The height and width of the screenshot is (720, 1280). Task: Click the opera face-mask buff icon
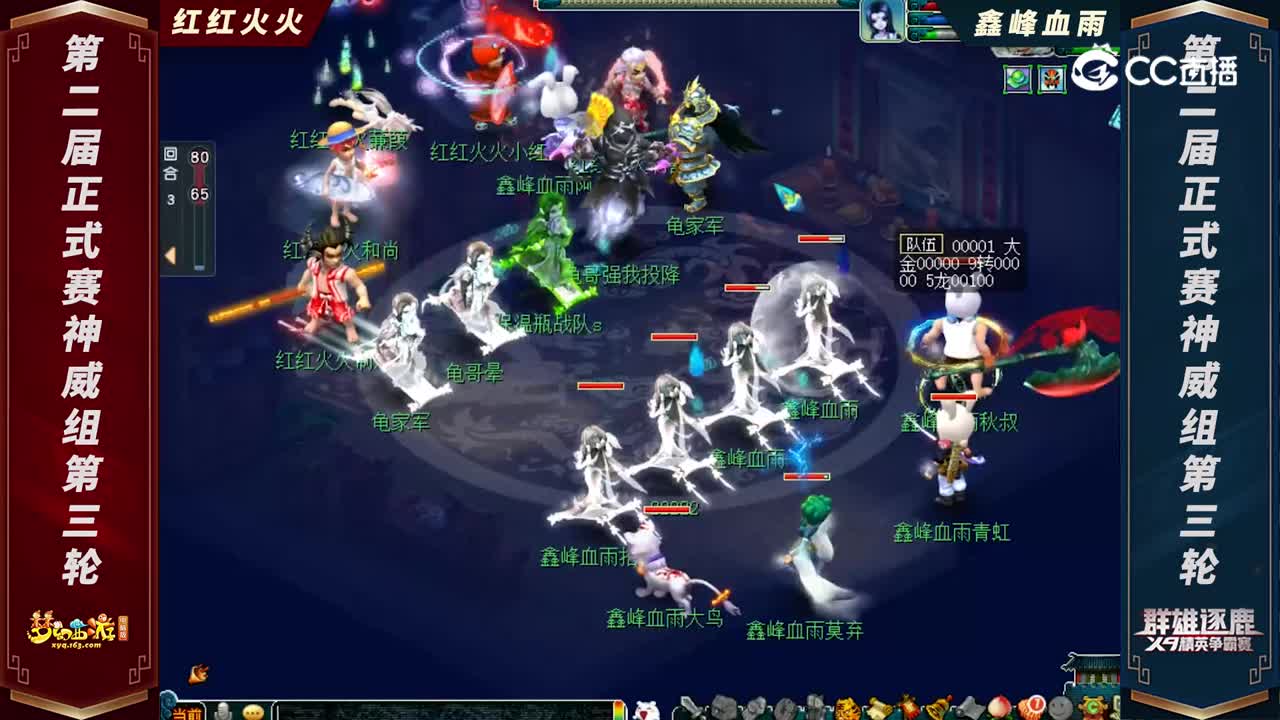(x=1051, y=79)
